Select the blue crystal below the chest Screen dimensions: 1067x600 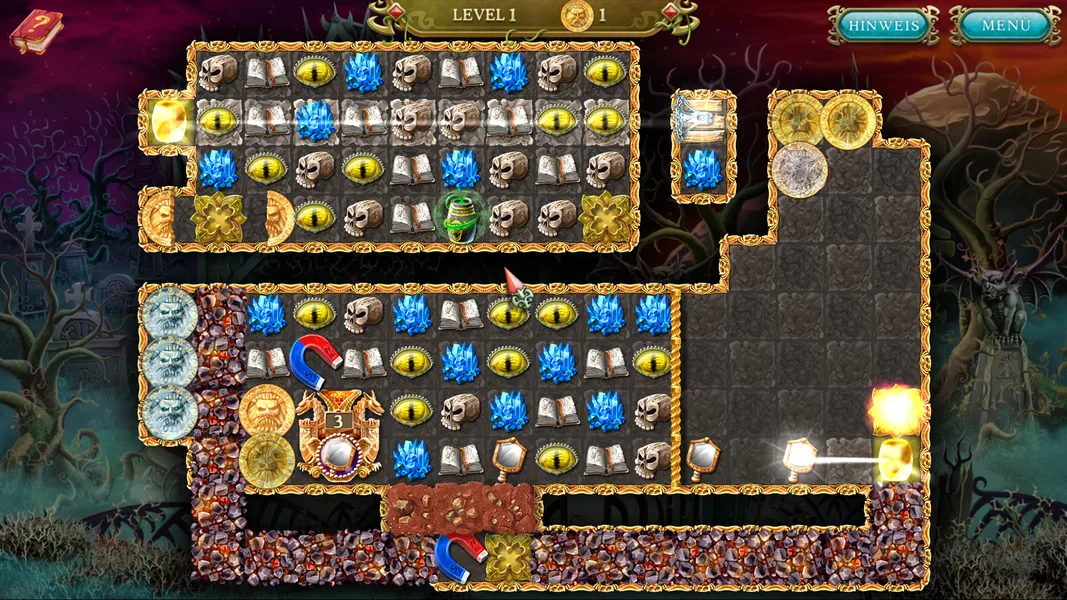(x=705, y=168)
